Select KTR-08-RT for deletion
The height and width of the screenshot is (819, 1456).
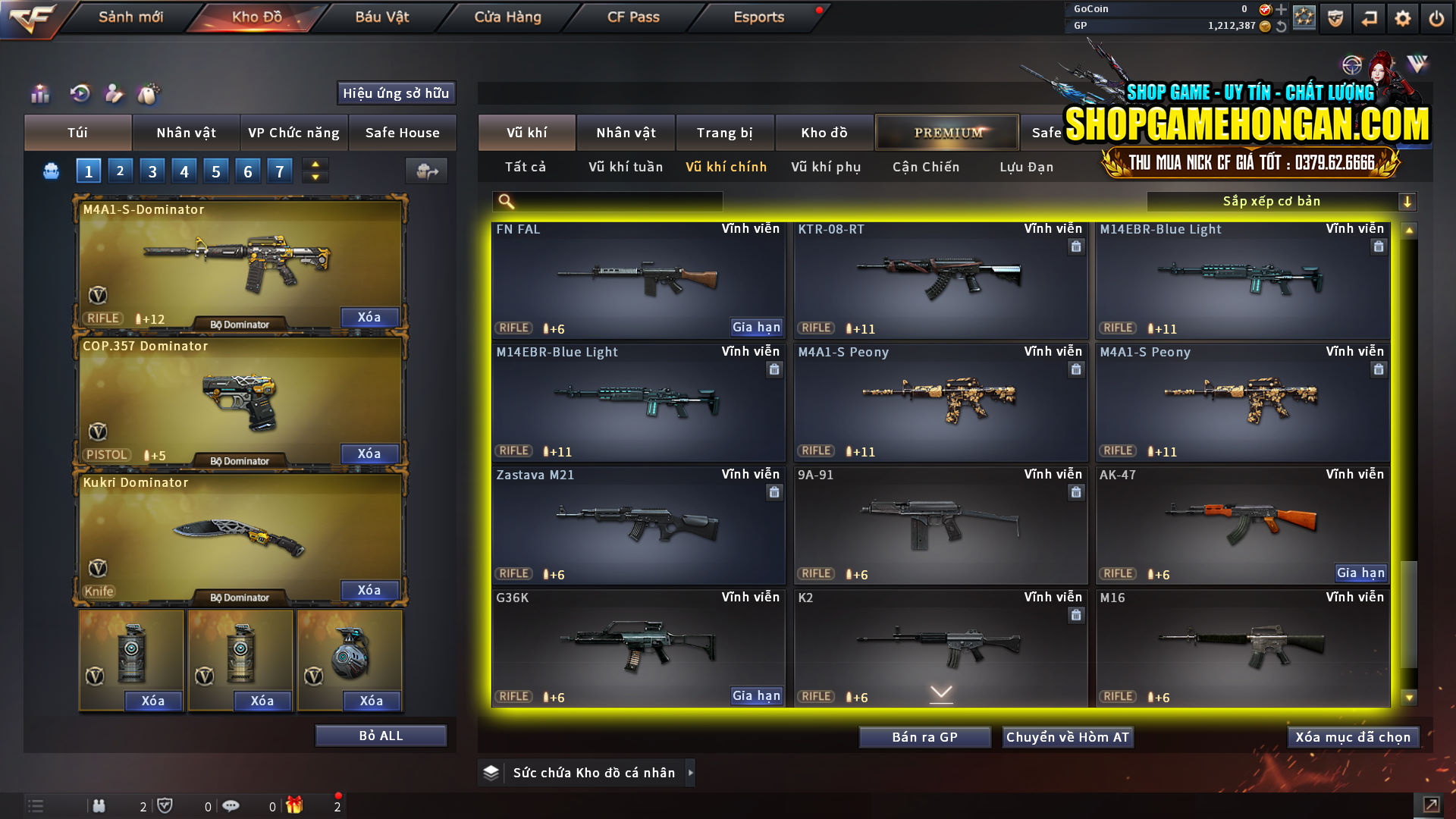[x=1075, y=246]
